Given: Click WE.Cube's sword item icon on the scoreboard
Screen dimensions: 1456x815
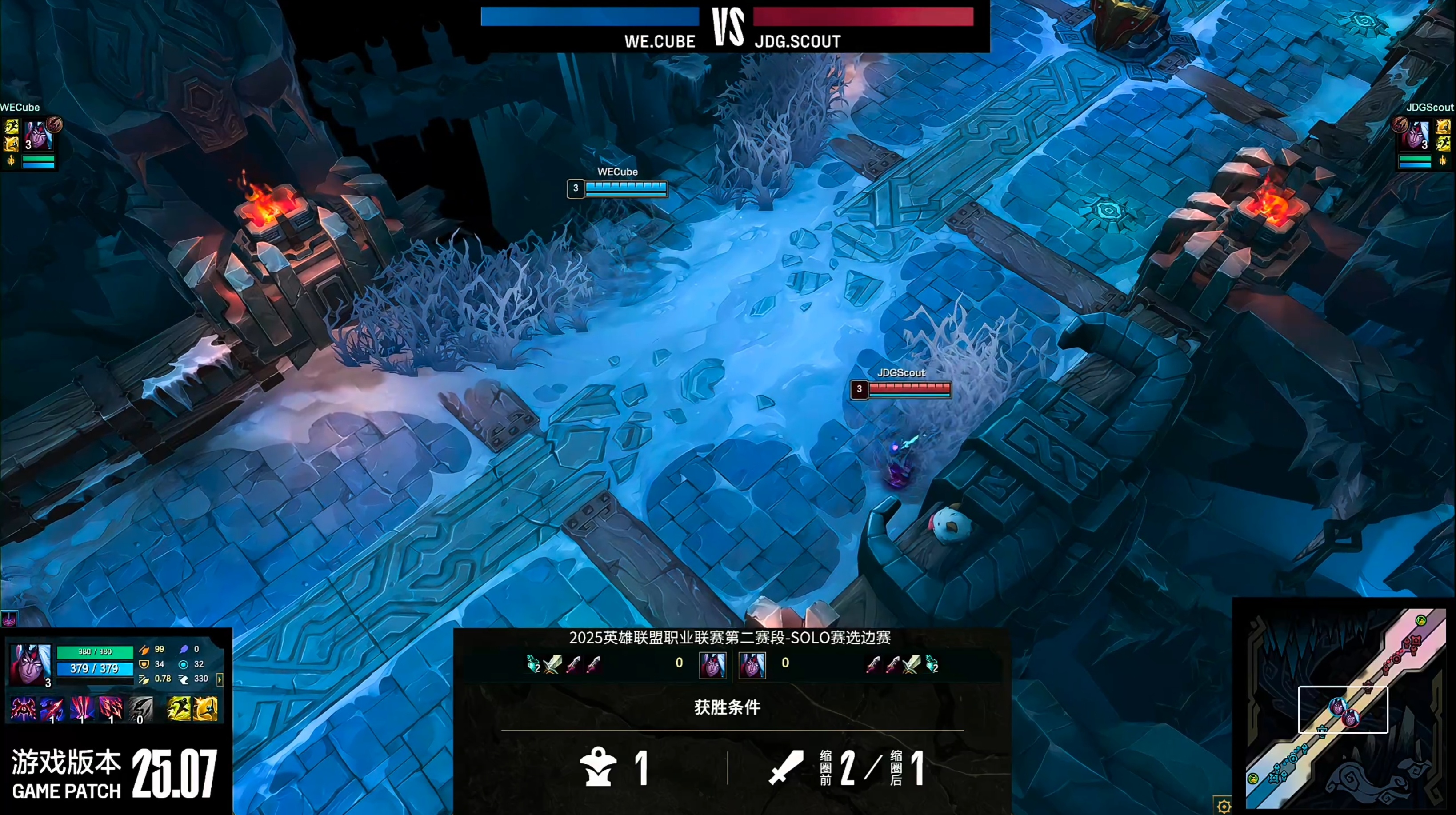Looking at the screenshot, I should [x=552, y=664].
